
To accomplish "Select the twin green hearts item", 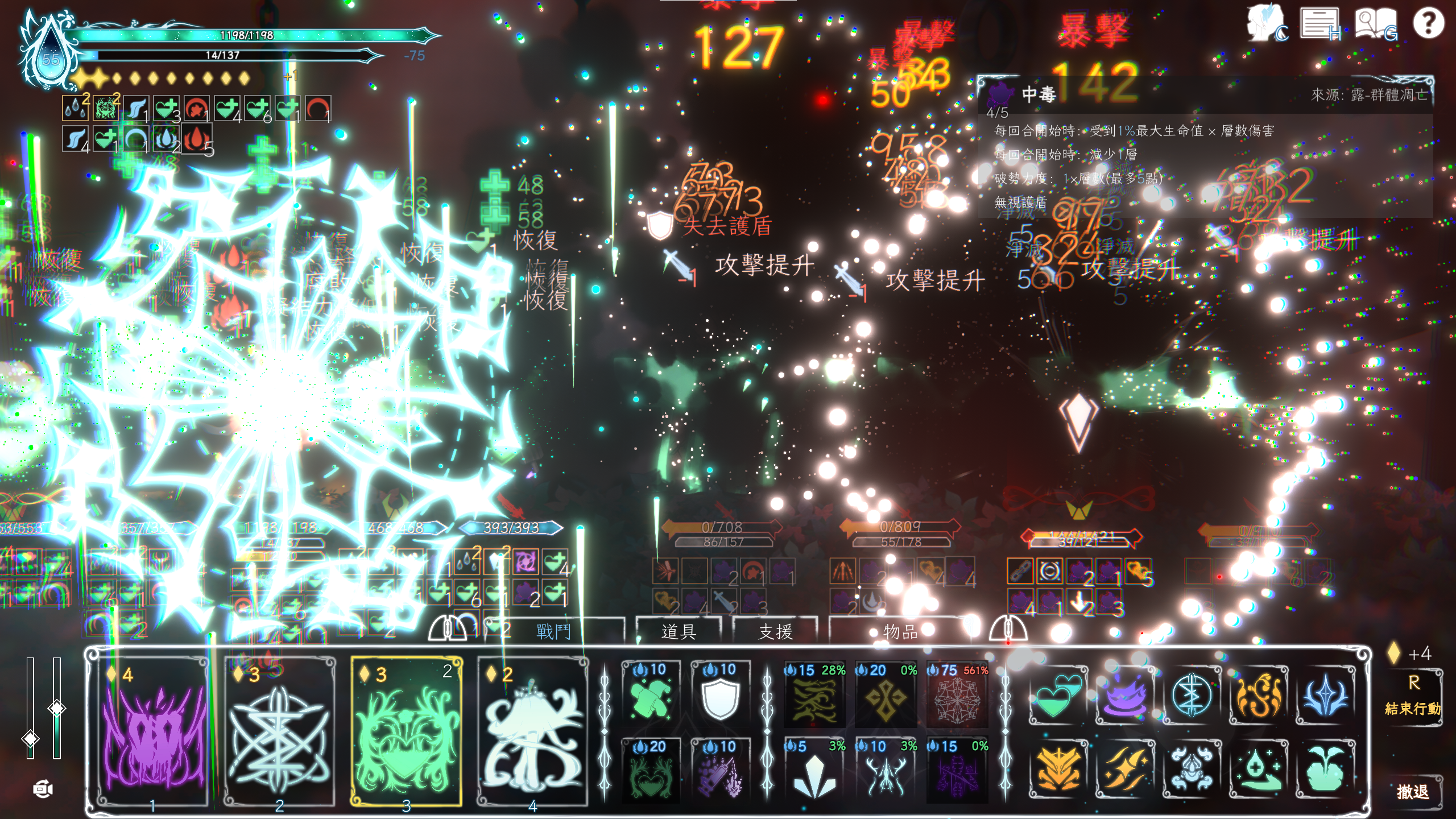I will pos(1058,696).
